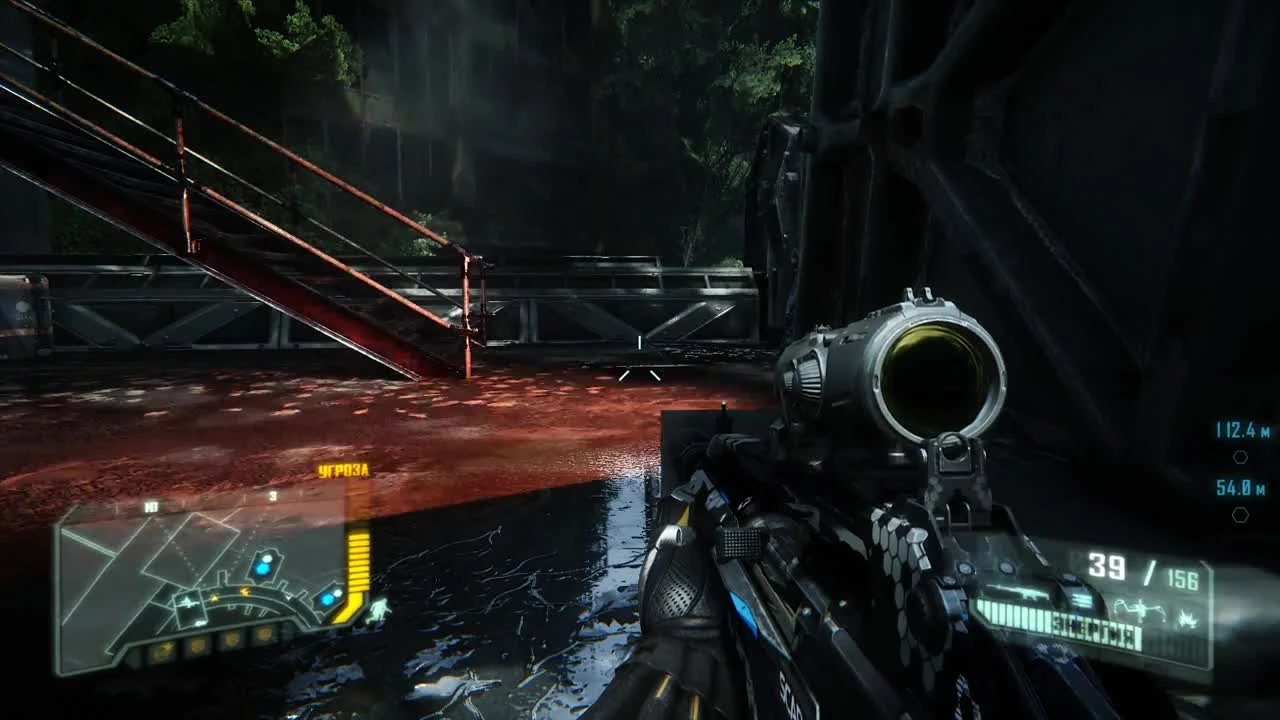Select the grenade icon on weapon HUD
This screenshot has width=1280, height=720.
coord(1187,618)
